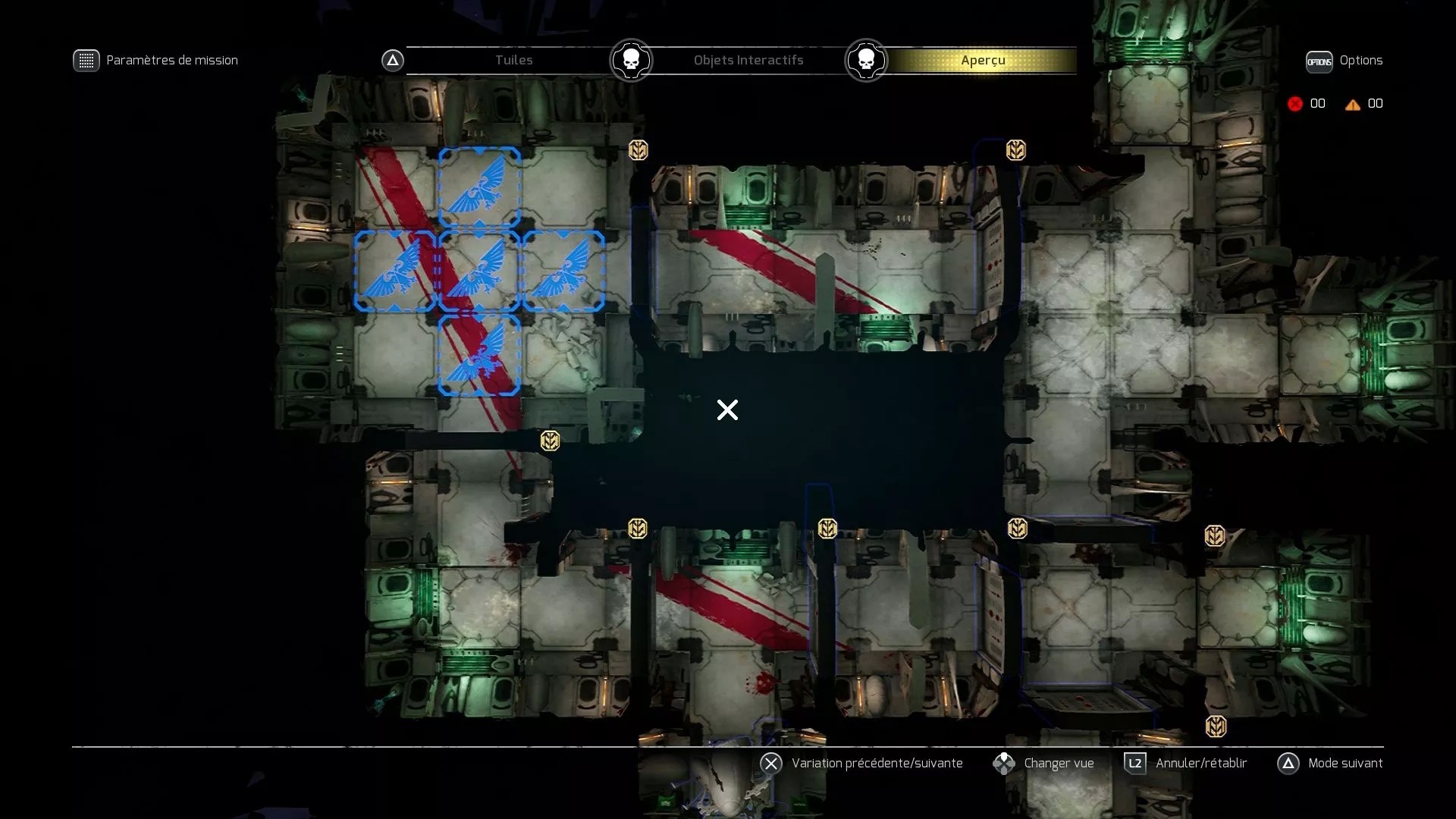The width and height of the screenshot is (1456, 819).
Task: Switch to the Tuiles tab
Action: (513, 60)
